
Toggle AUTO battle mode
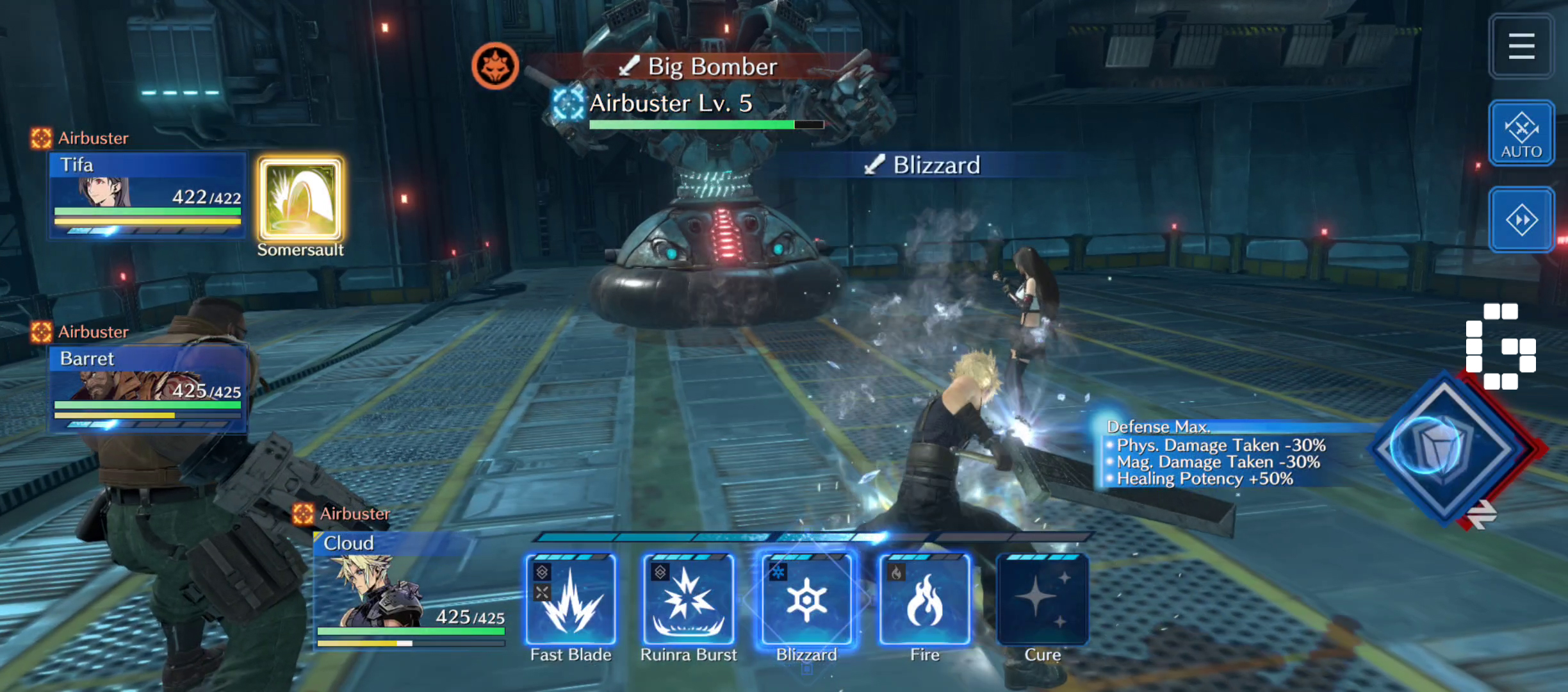(1521, 133)
